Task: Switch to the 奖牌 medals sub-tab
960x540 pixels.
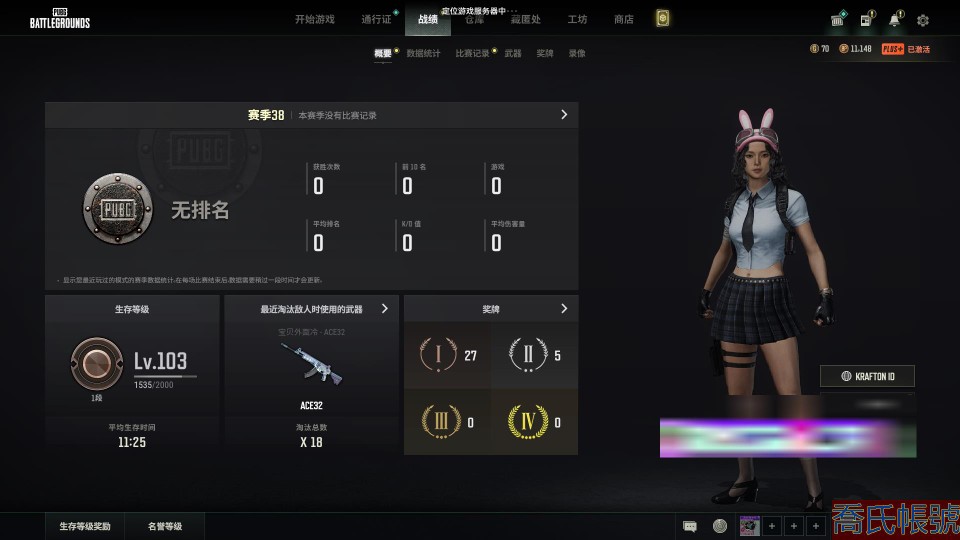Action: point(545,53)
